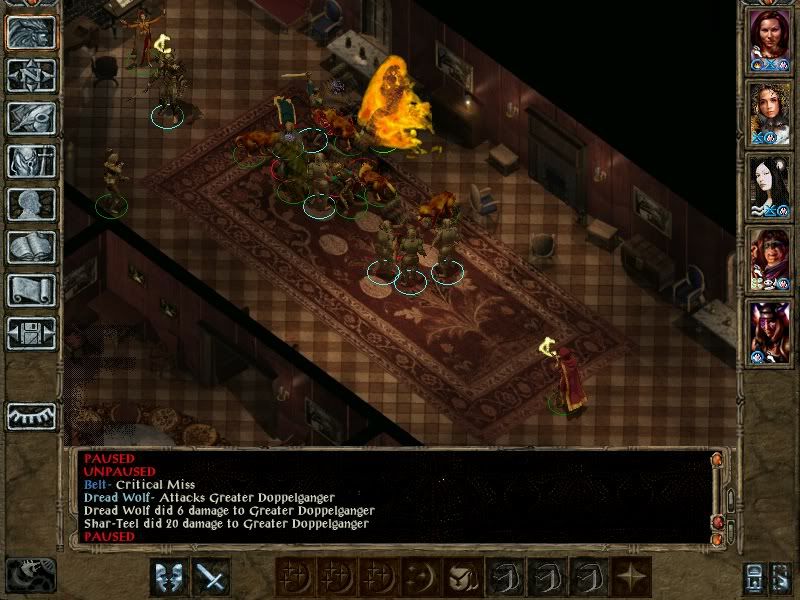
Task: Select the horned-helmet character's portrait
Action: 770,331
